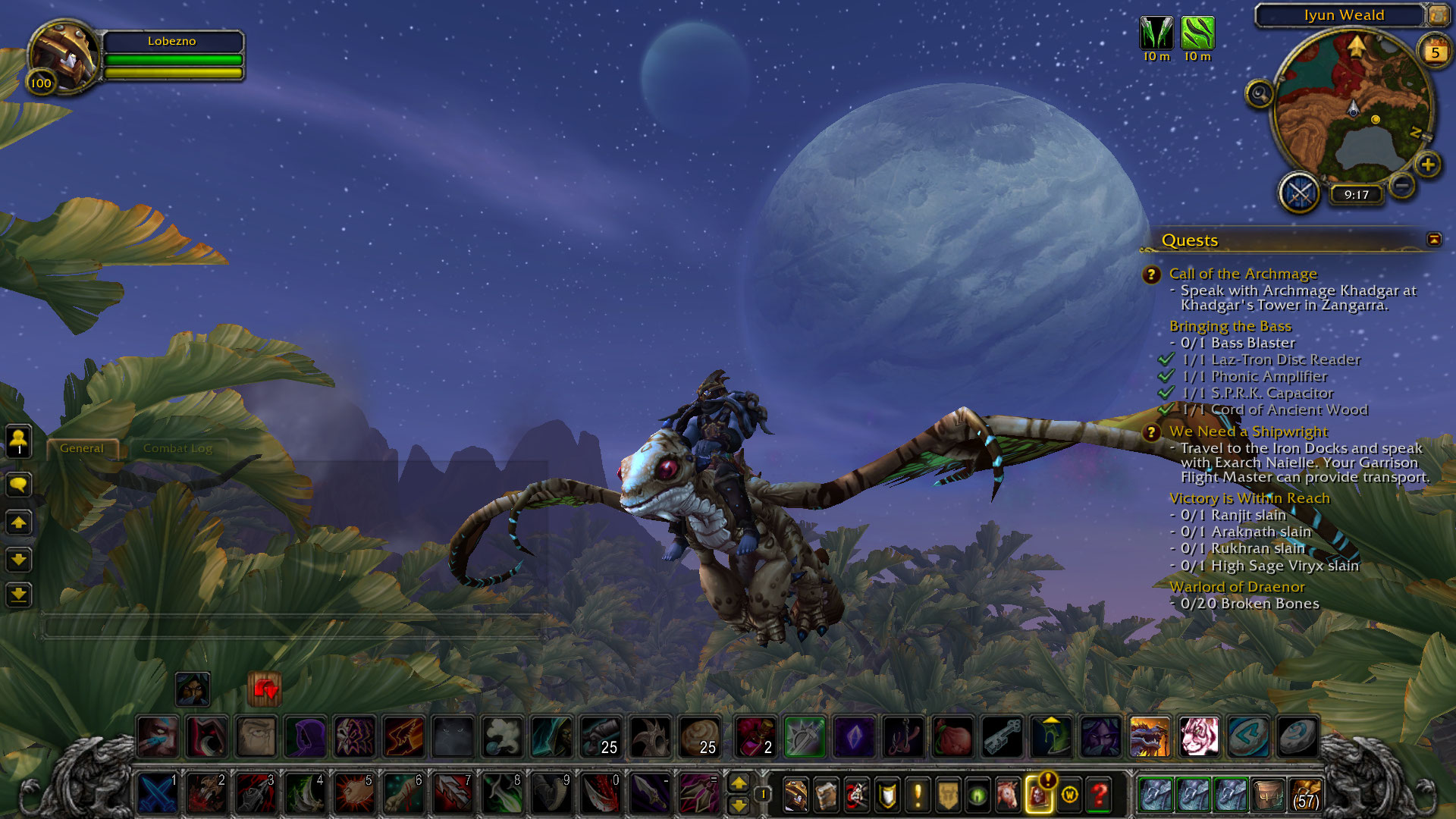
Task: Open the main backpack showing 57 free slots
Action: (1304, 794)
